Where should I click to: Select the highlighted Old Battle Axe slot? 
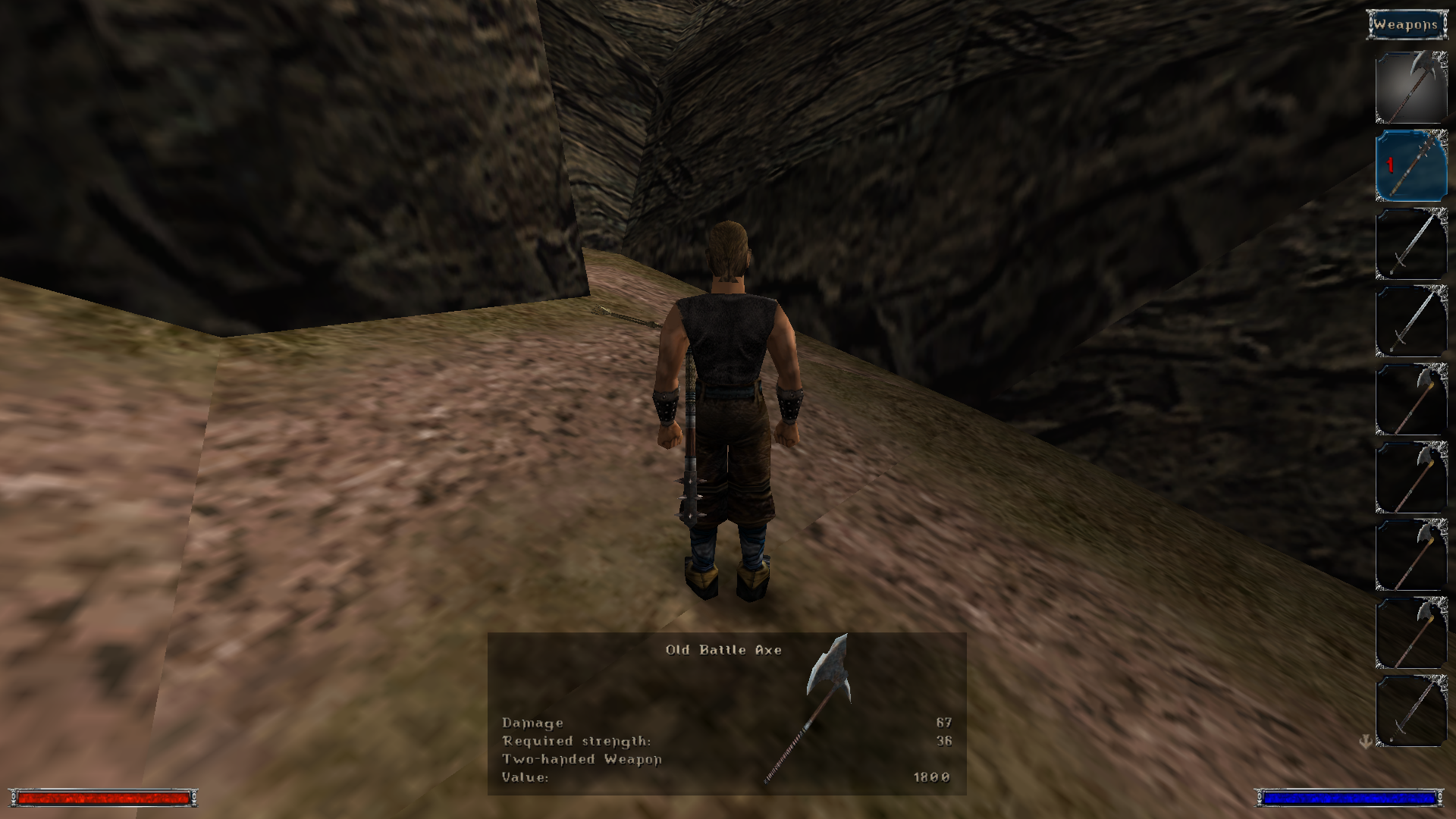pyautogui.click(x=1411, y=87)
